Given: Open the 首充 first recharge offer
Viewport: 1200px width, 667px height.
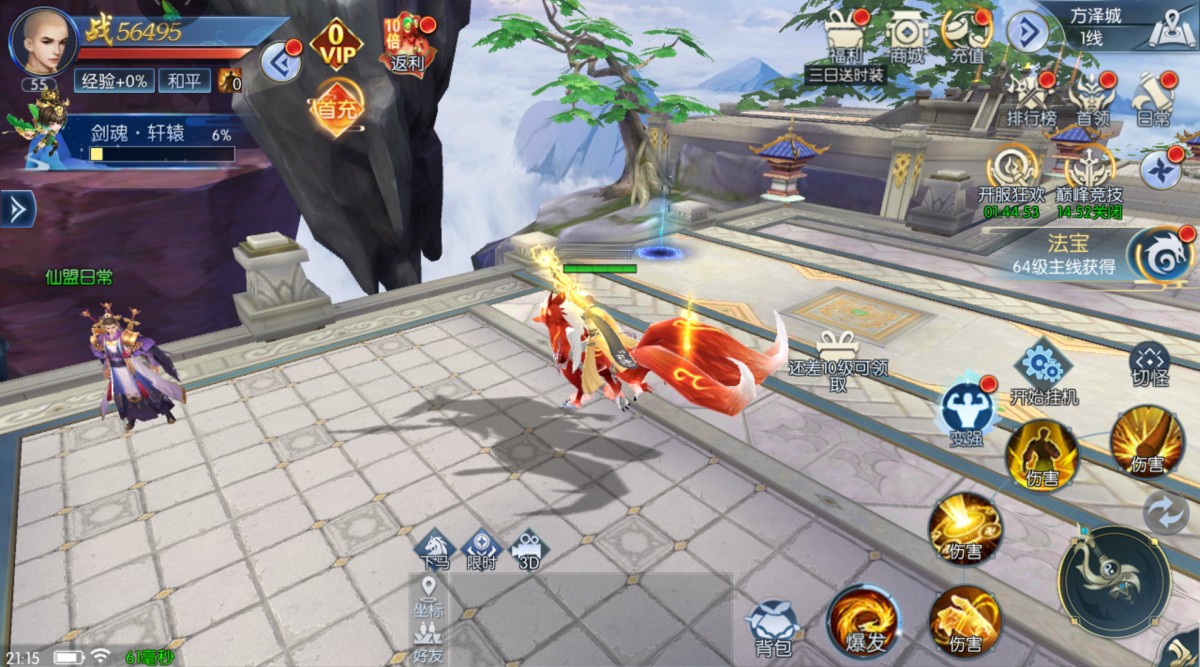Looking at the screenshot, I should [336, 108].
